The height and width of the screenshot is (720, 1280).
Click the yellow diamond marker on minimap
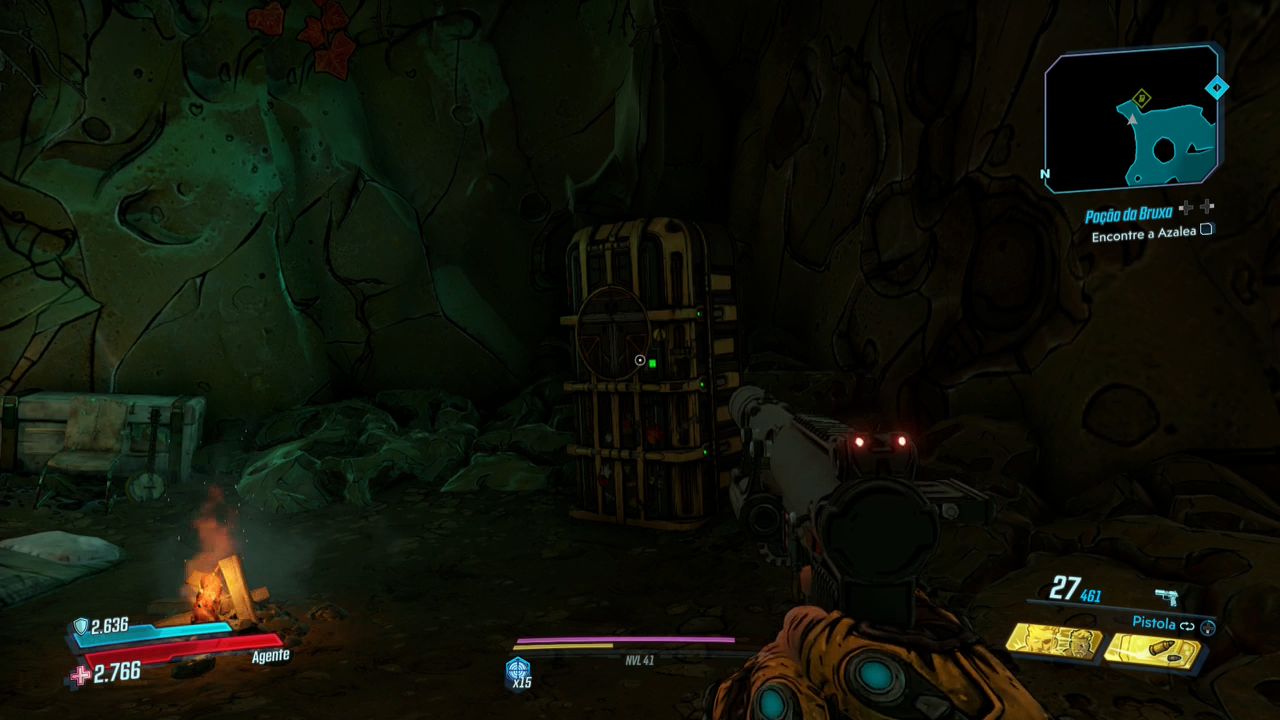tap(1142, 98)
